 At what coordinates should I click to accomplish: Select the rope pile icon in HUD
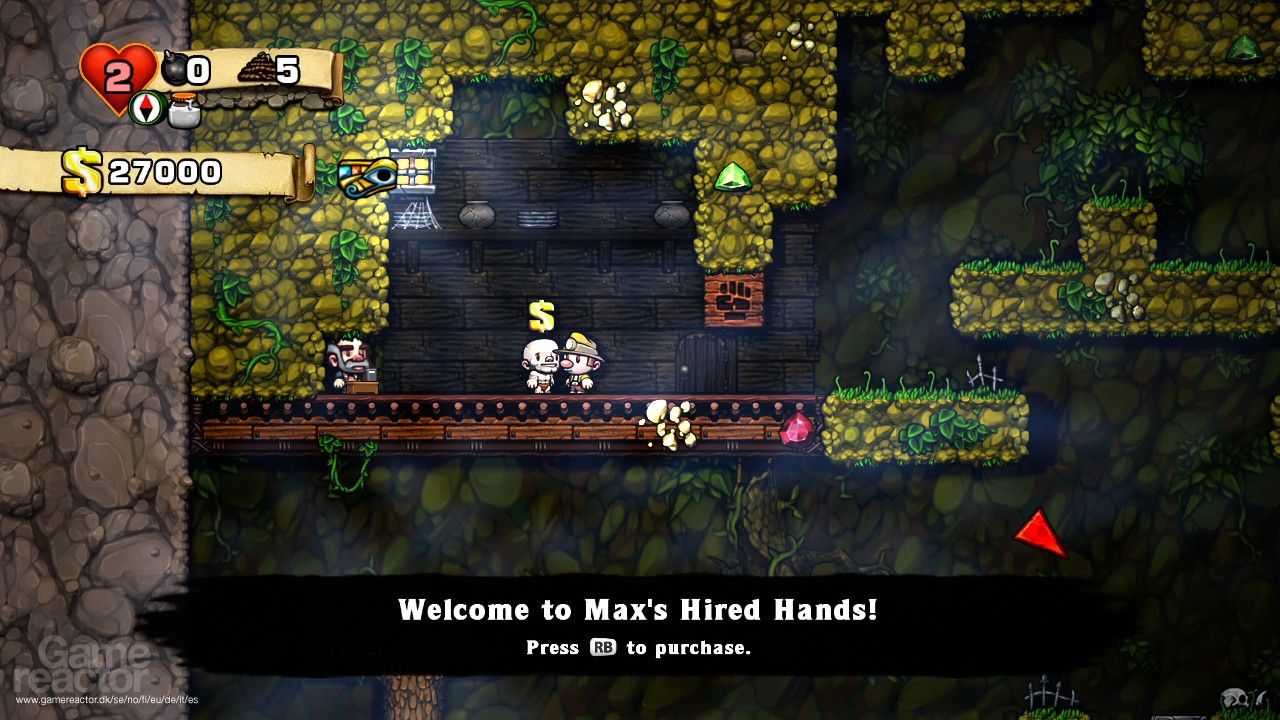257,67
